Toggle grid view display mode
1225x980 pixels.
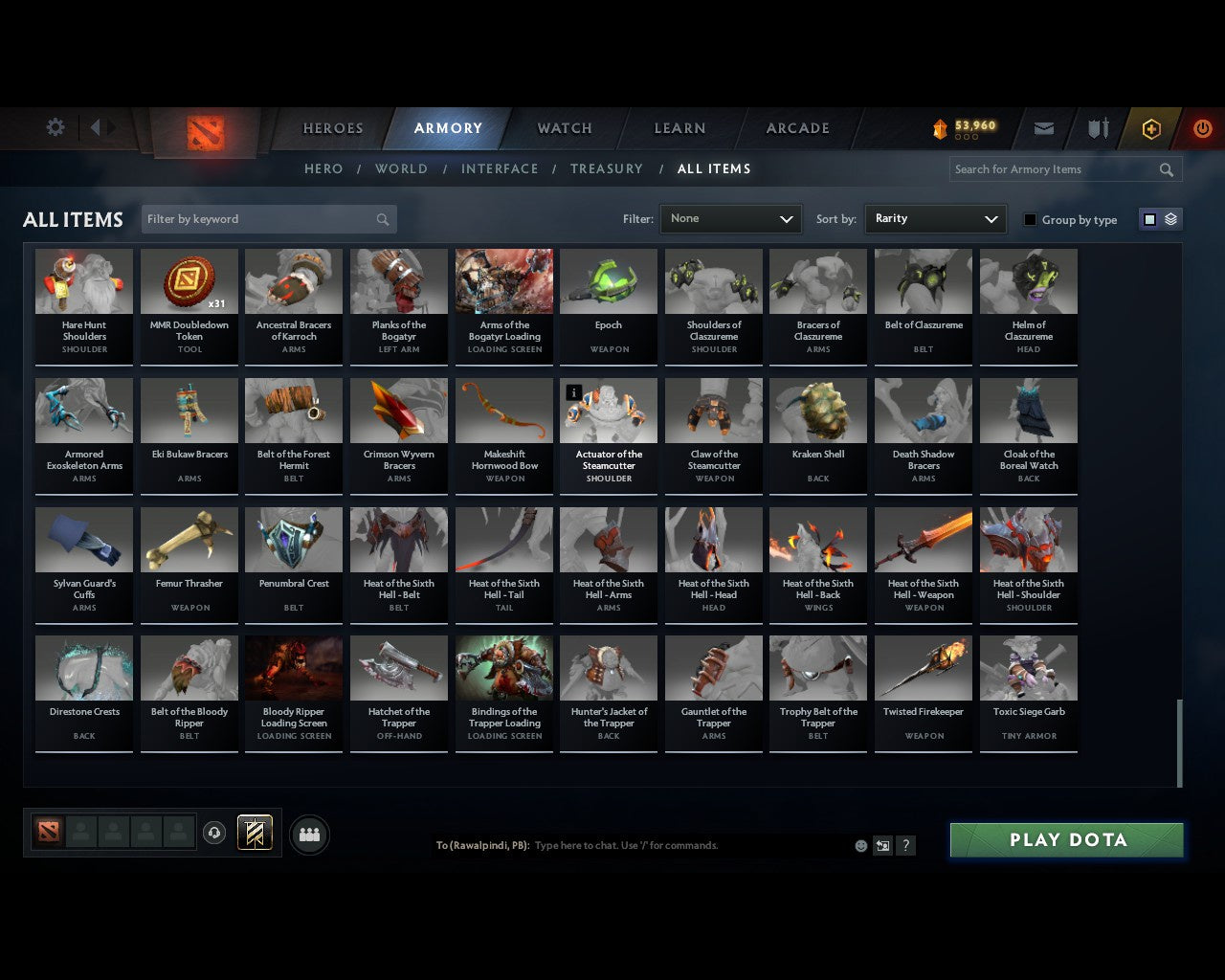(1148, 218)
